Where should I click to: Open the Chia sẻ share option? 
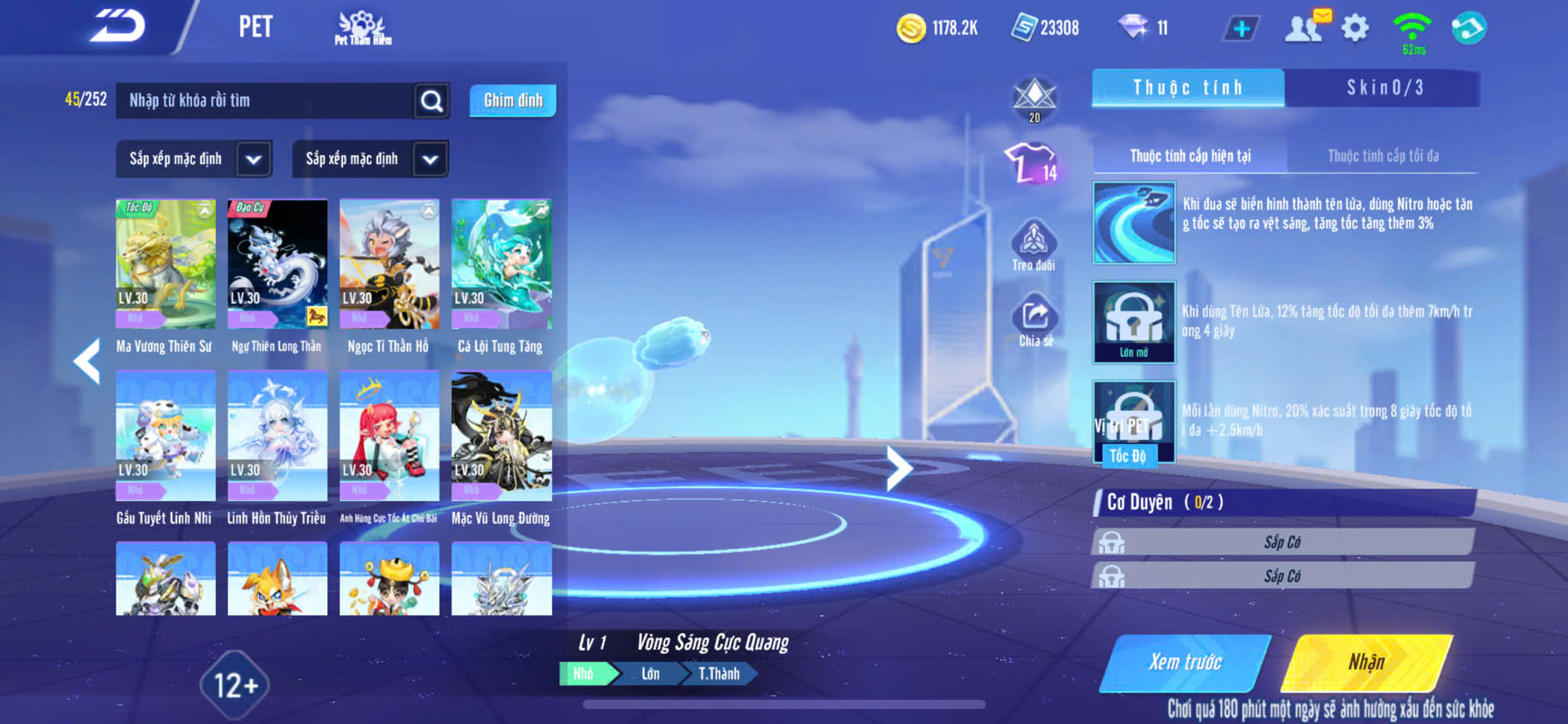1035,322
